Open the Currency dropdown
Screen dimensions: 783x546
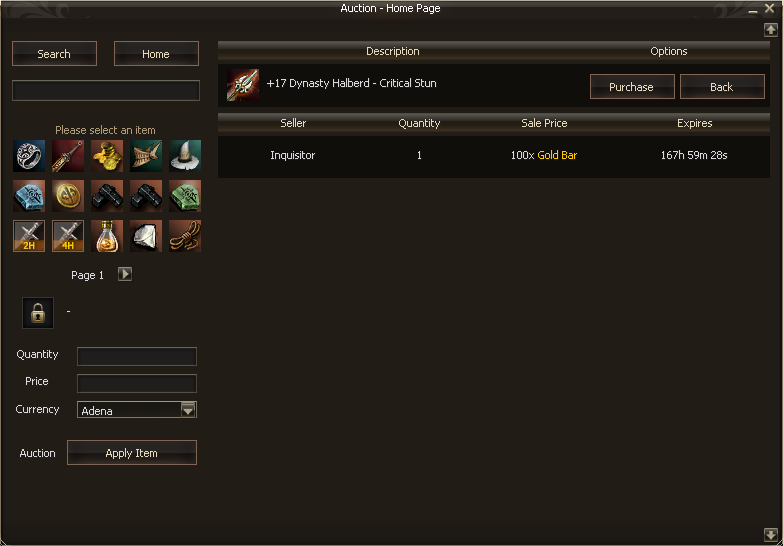[188, 409]
